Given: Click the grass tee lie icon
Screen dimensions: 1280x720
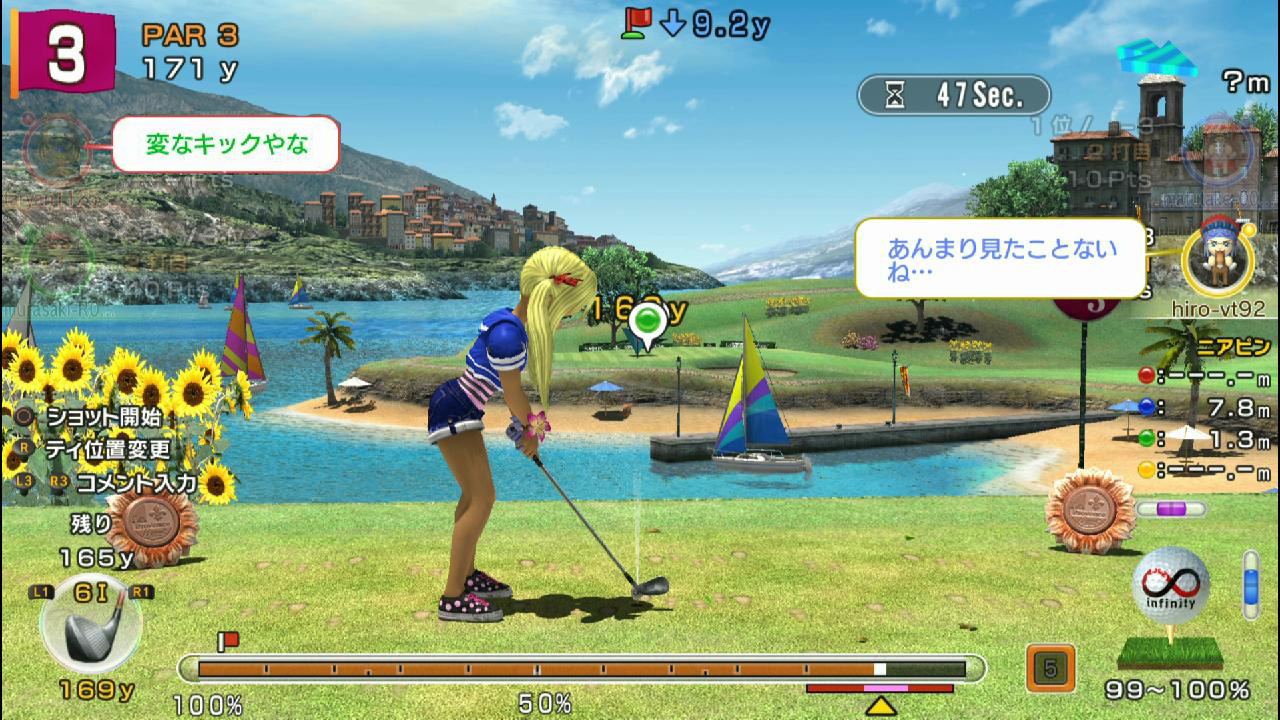Looking at the screenshot, I should tap(1169, 652).
